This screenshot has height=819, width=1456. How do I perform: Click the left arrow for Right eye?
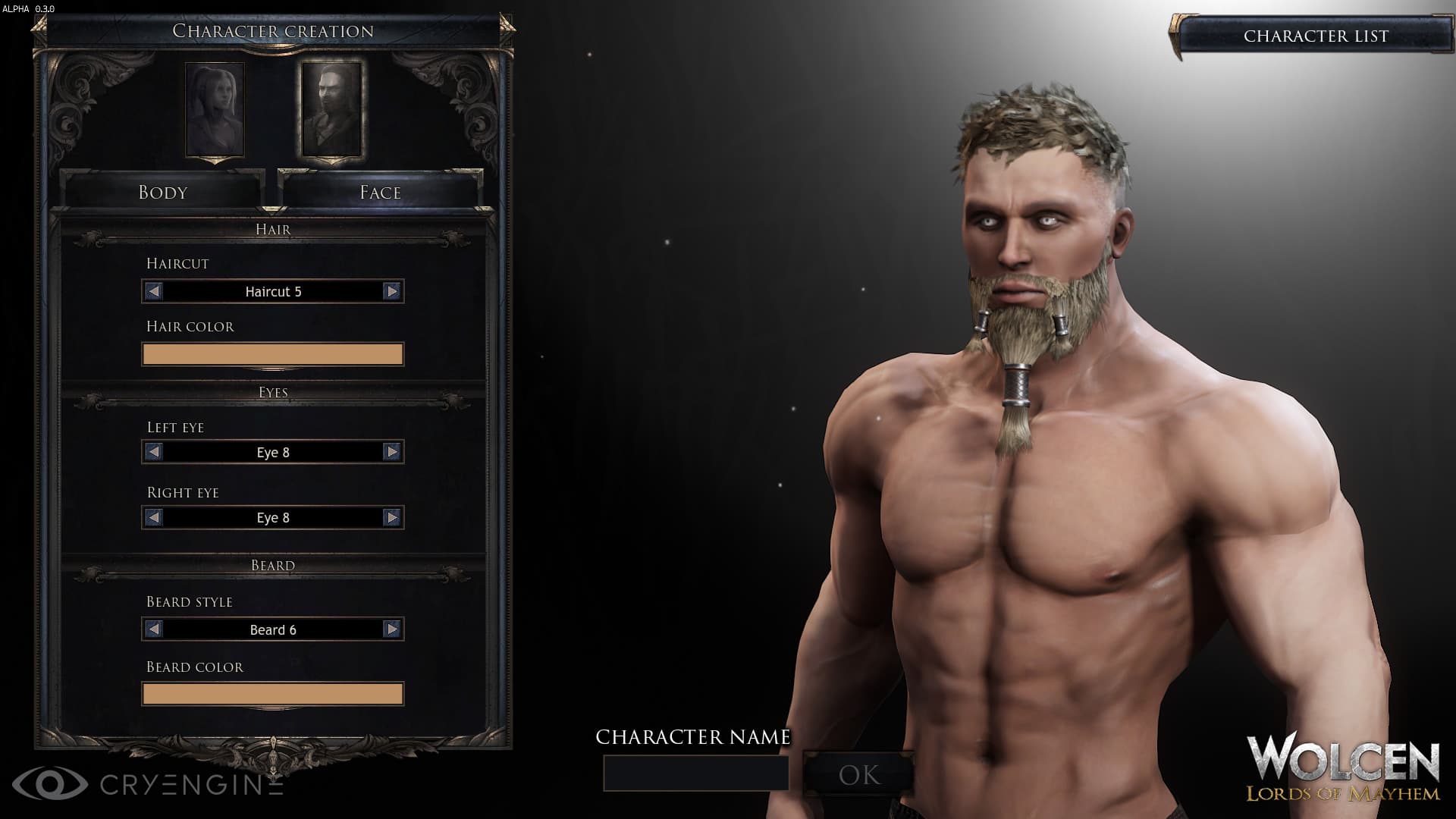pos(152,517)
